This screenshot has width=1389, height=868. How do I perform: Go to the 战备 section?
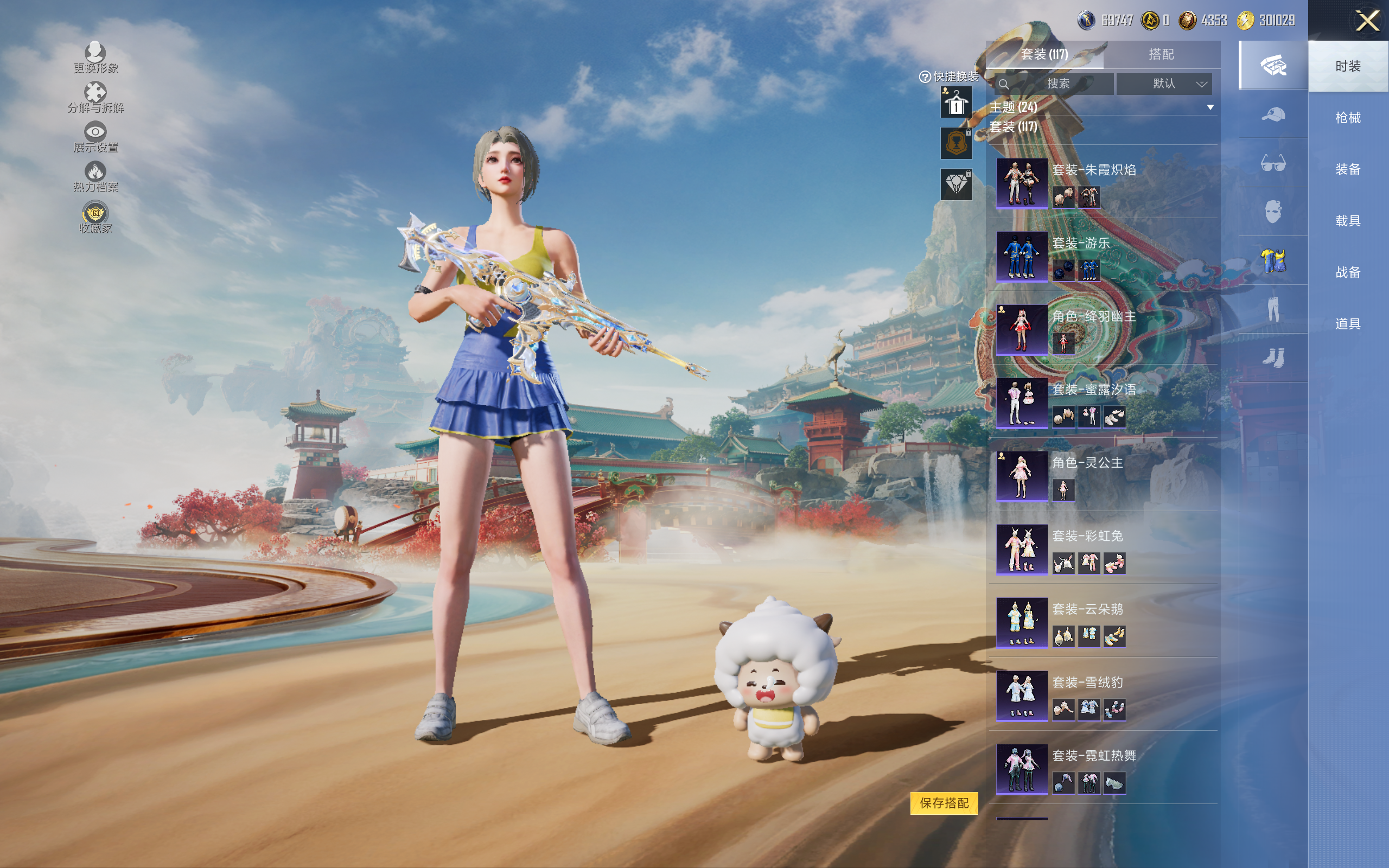[1347, 272]
